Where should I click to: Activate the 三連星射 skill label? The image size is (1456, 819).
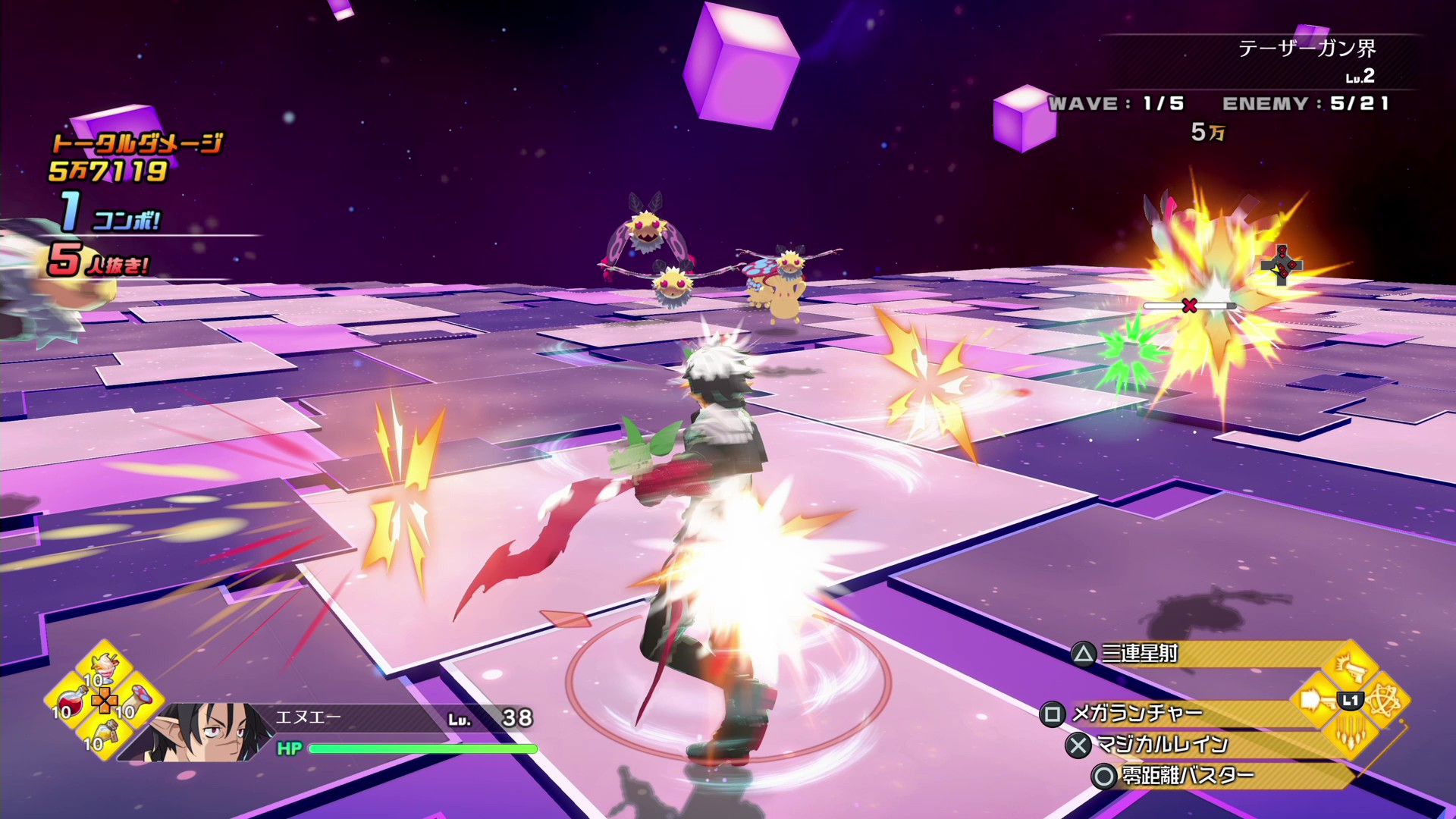tap(1139, 654)
